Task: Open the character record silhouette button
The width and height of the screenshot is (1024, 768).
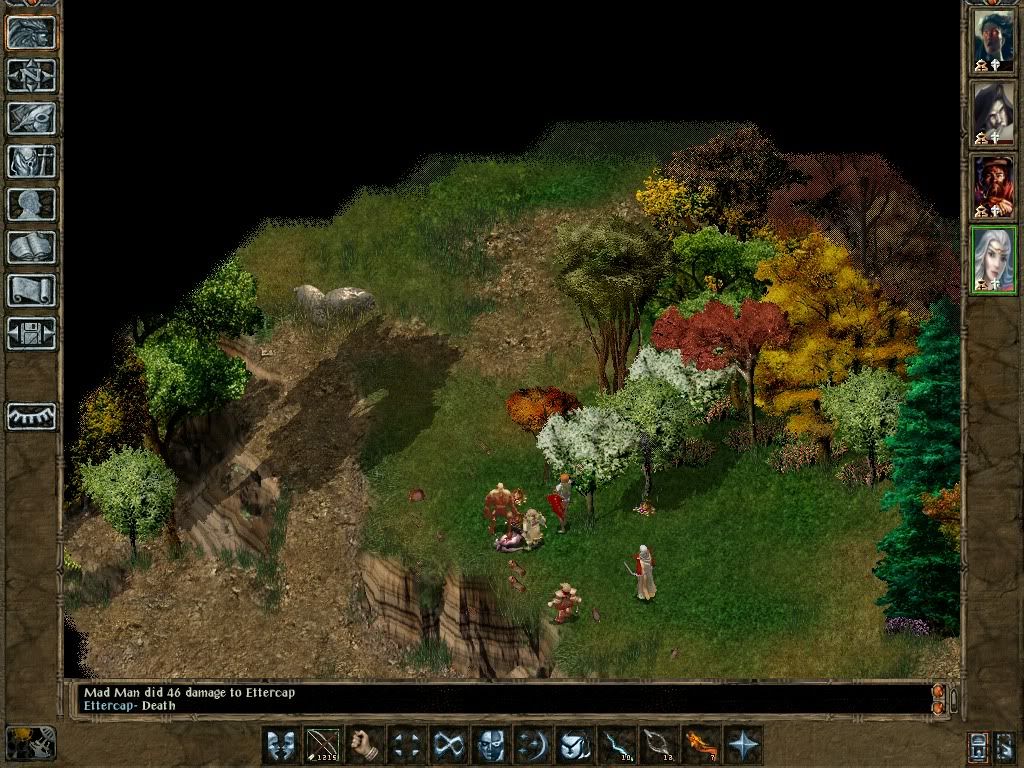Action: tap(31, 204)
